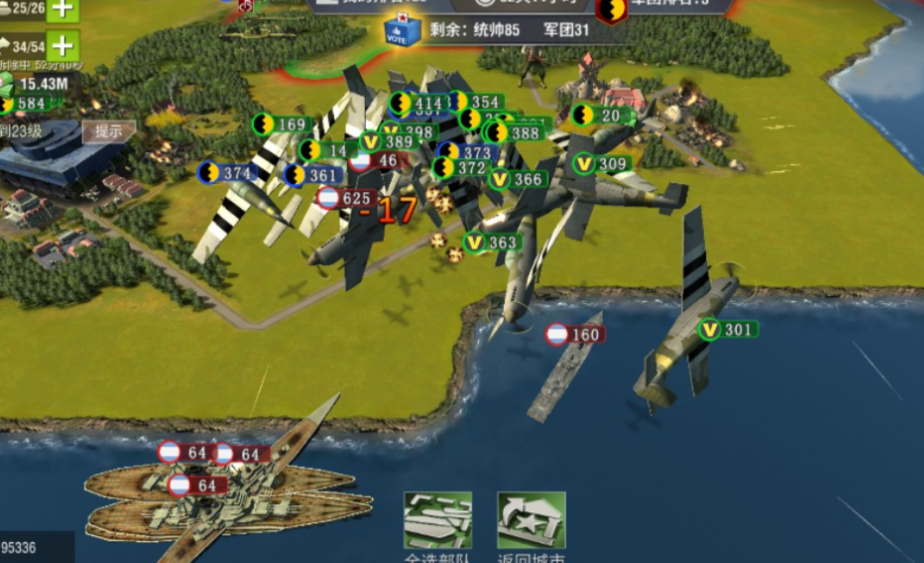Select the plane unit labeled 301
This screenshot has width=924, height=563.
tap(728, 329)
